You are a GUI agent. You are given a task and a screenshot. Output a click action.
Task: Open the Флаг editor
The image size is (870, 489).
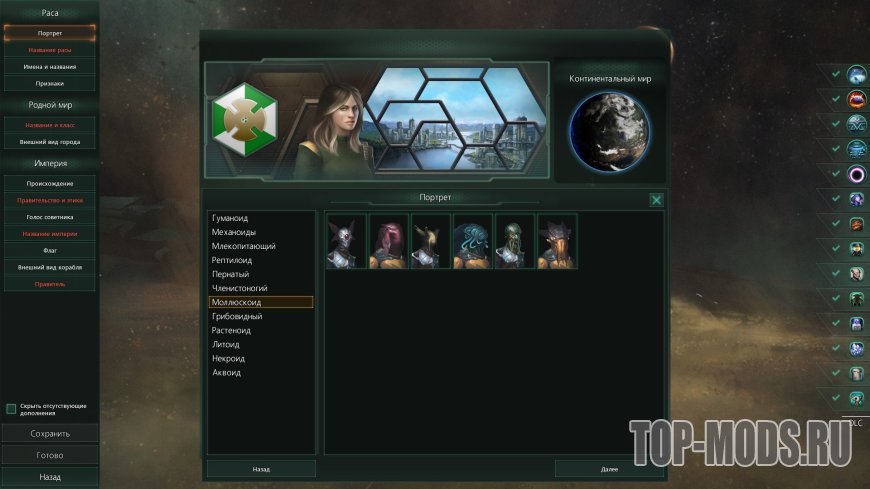[49, 251]
